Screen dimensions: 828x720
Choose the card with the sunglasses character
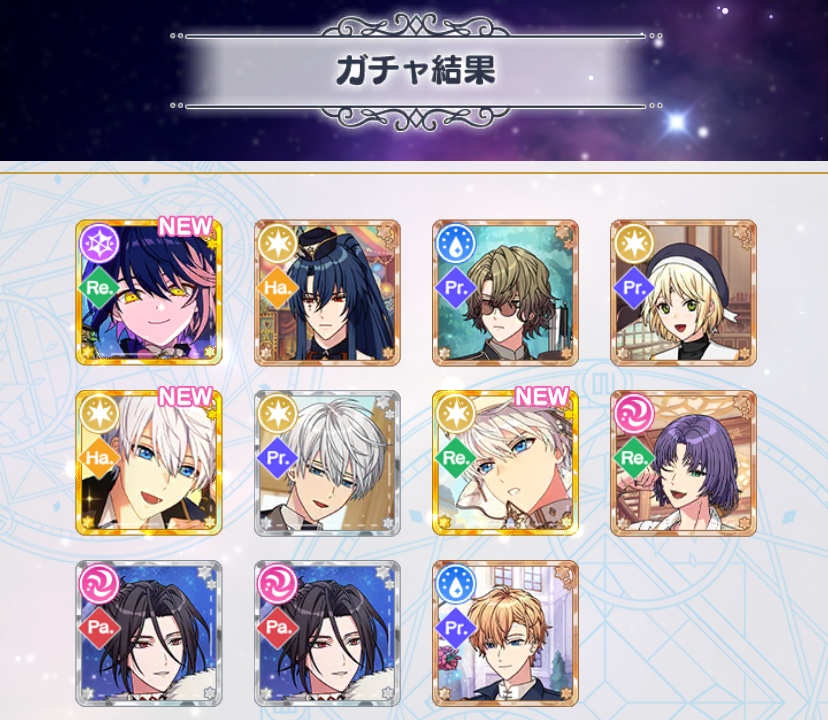[505, 292]
